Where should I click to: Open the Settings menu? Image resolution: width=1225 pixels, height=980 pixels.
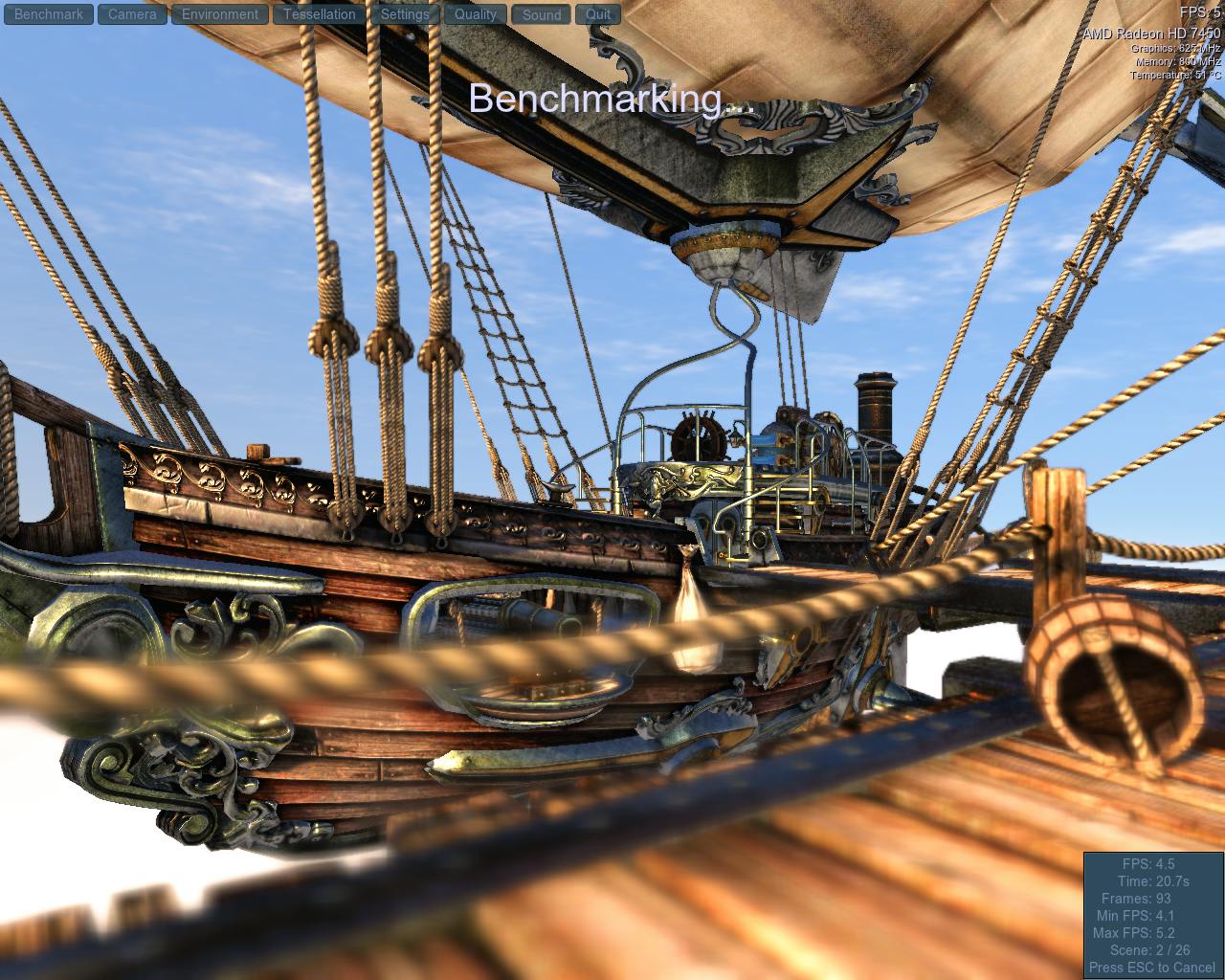coord(405,14)
